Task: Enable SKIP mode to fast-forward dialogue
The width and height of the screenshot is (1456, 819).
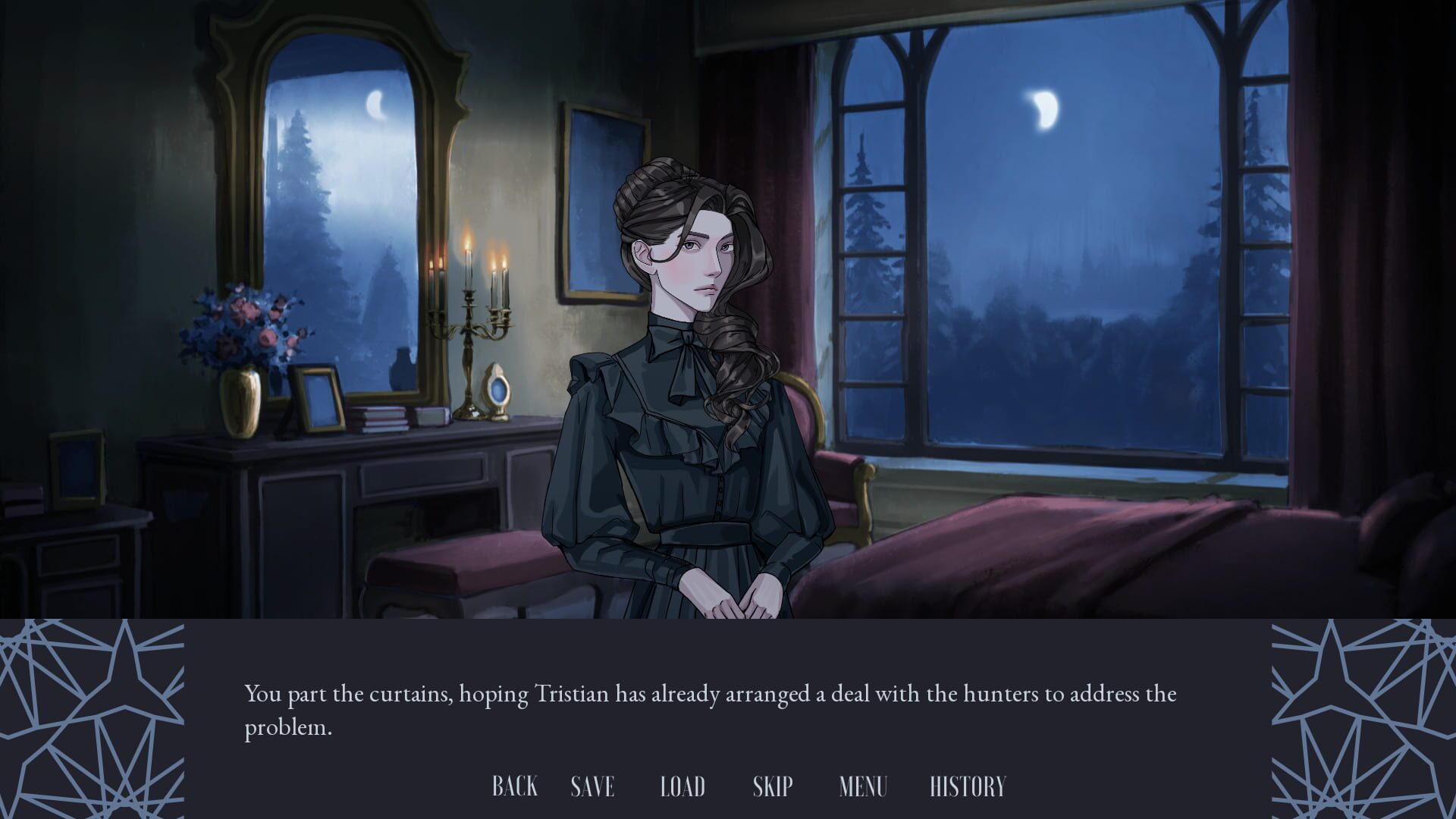Action: click(x=771, y=786)
